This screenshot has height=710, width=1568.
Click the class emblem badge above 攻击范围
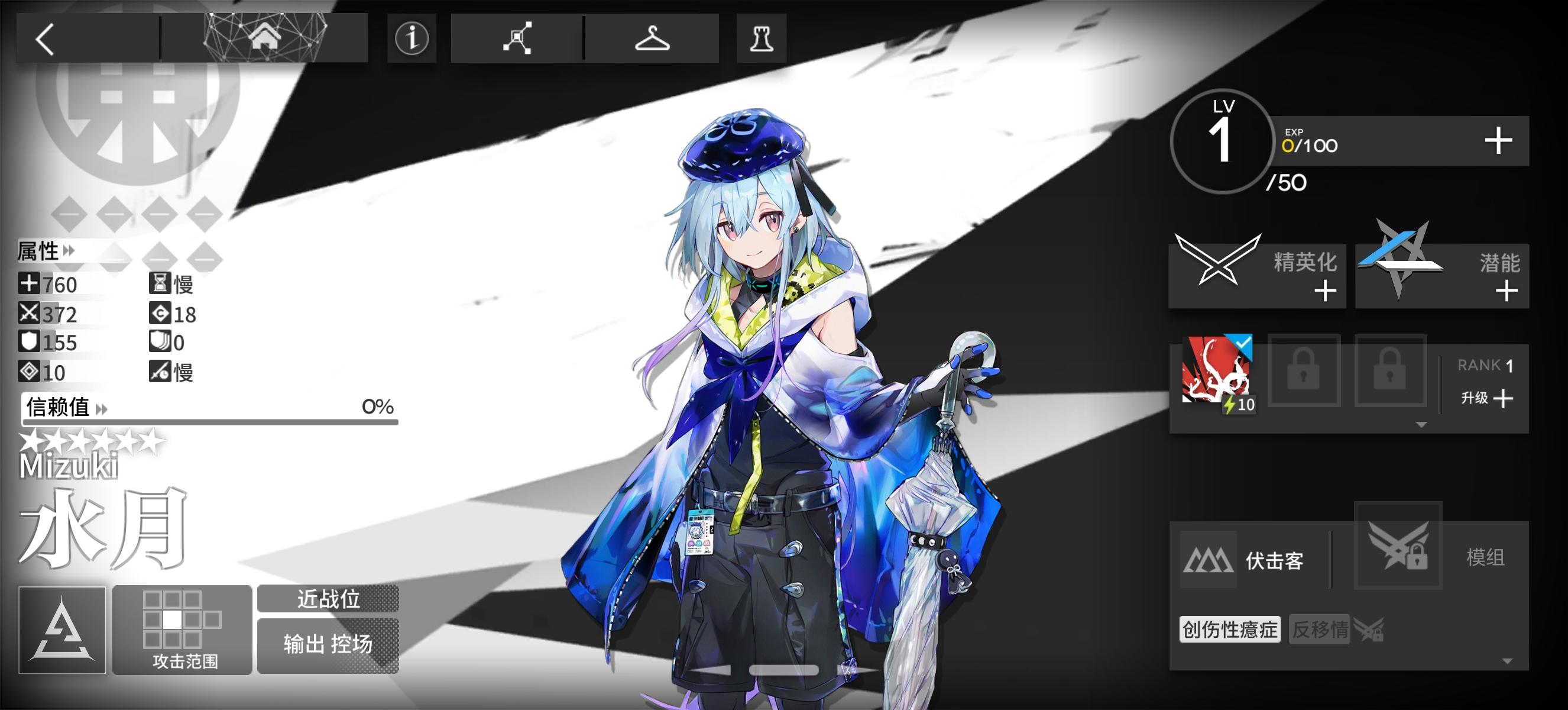pos(61,630)
